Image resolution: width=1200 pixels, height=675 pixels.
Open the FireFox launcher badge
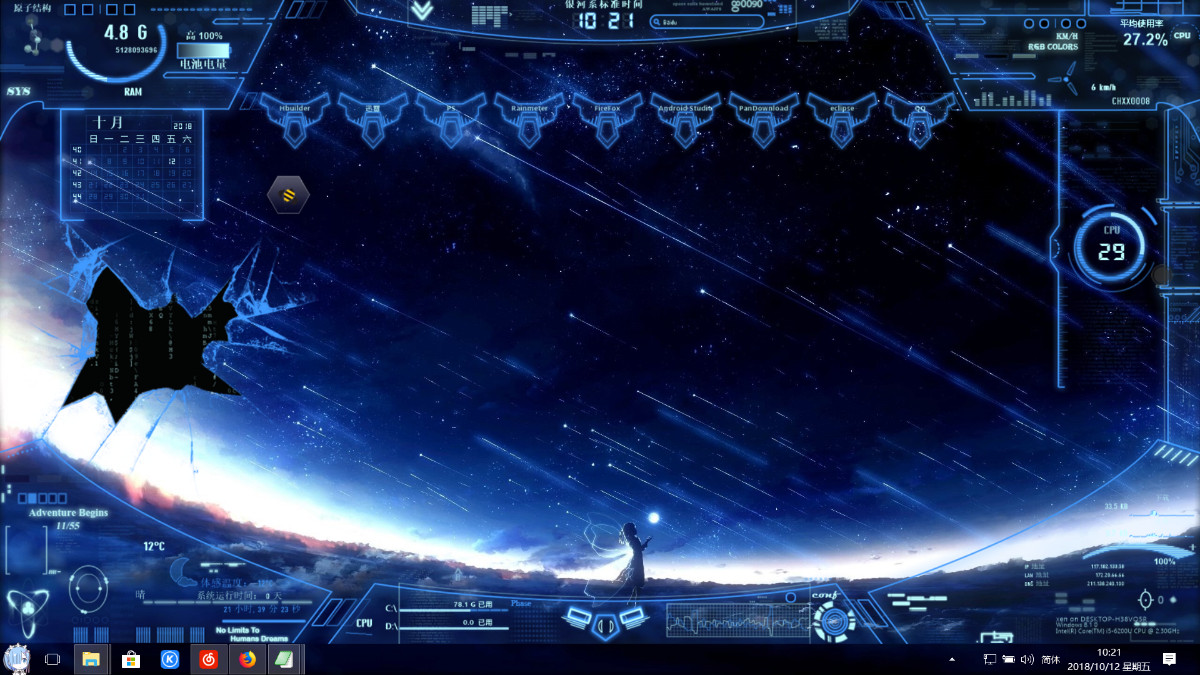[x=607, y=117]
